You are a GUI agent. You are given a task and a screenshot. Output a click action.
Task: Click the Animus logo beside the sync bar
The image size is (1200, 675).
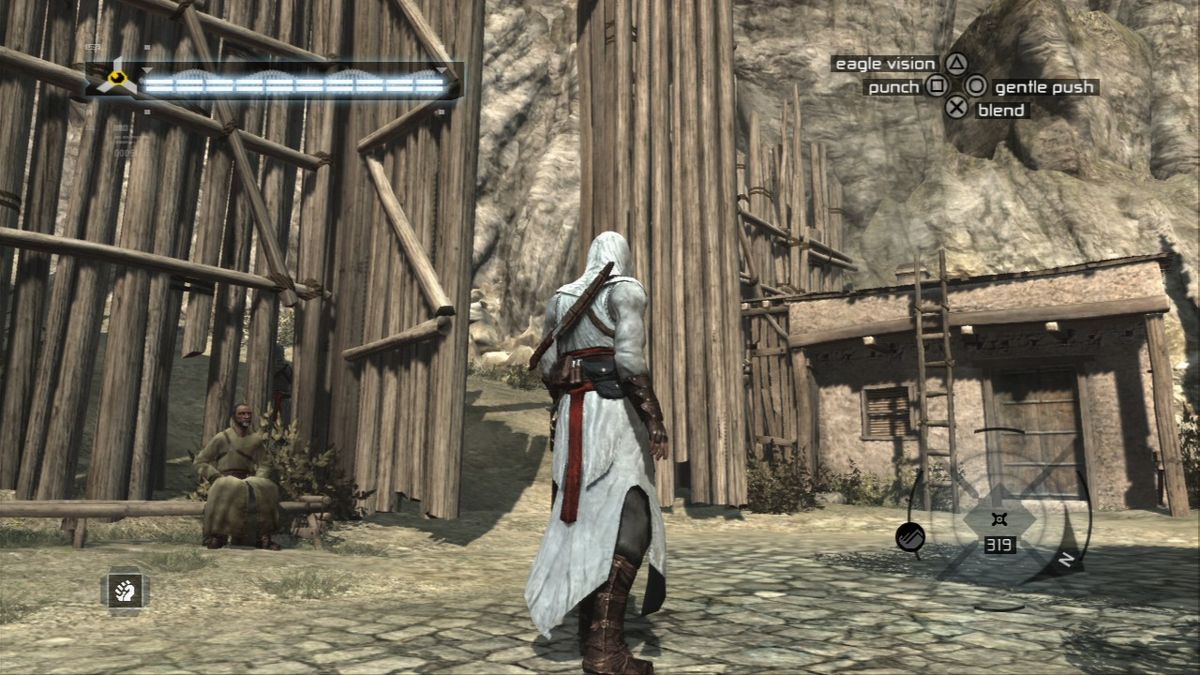(x=118, y=79)
